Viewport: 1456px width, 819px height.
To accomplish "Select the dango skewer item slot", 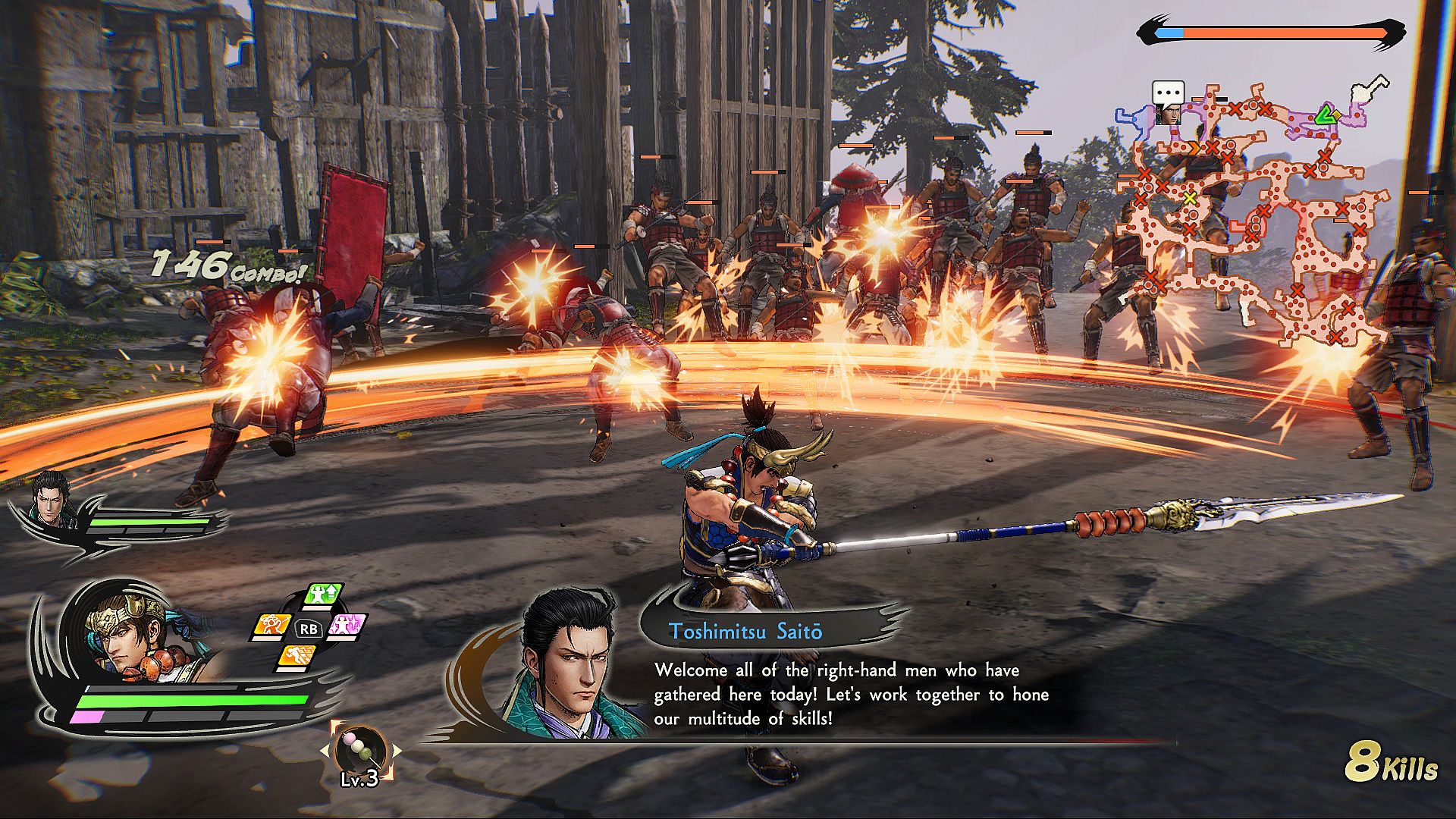I will coord(360,749).
